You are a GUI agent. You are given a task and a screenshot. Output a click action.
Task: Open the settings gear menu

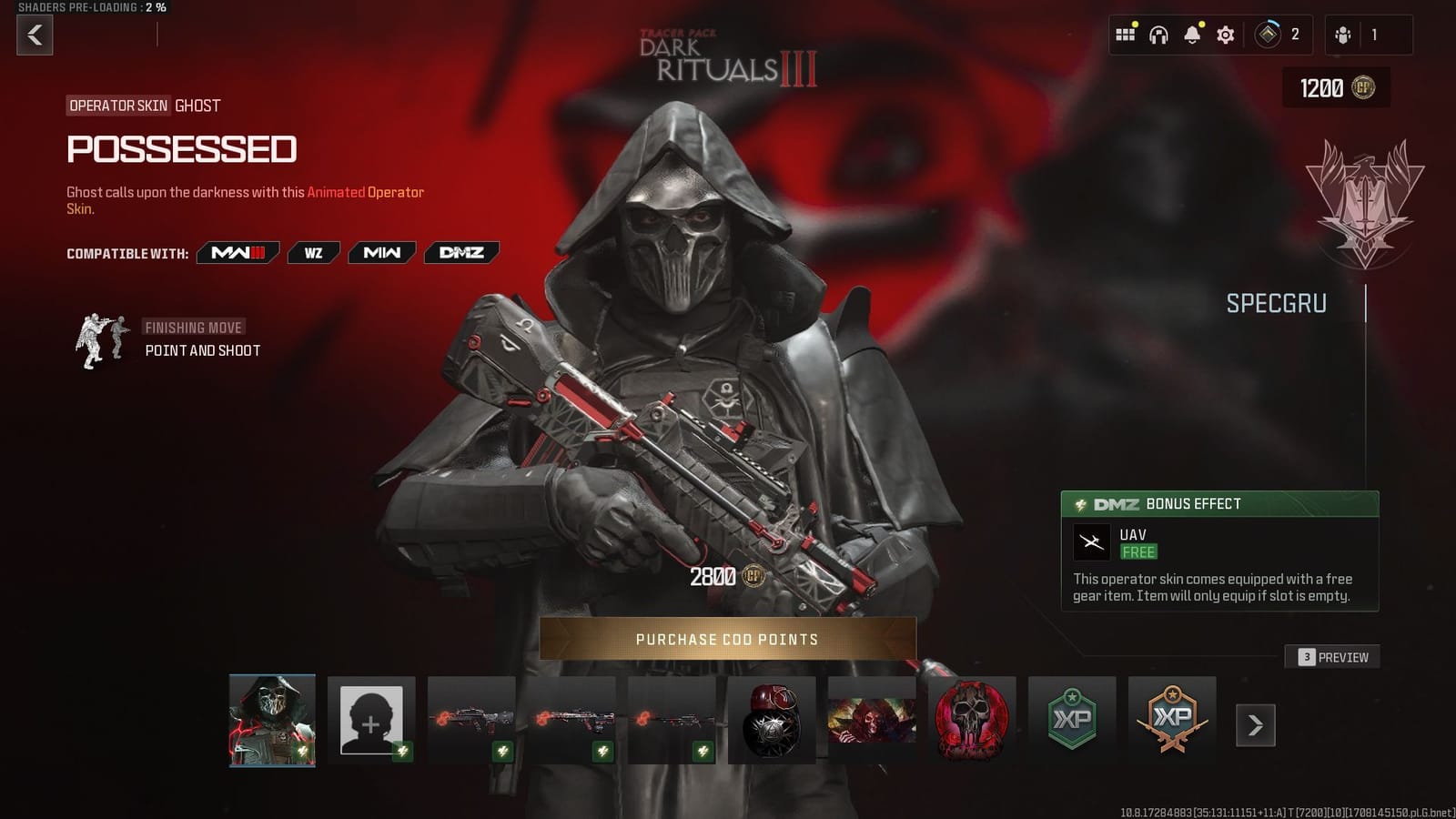pos(1225,34)
